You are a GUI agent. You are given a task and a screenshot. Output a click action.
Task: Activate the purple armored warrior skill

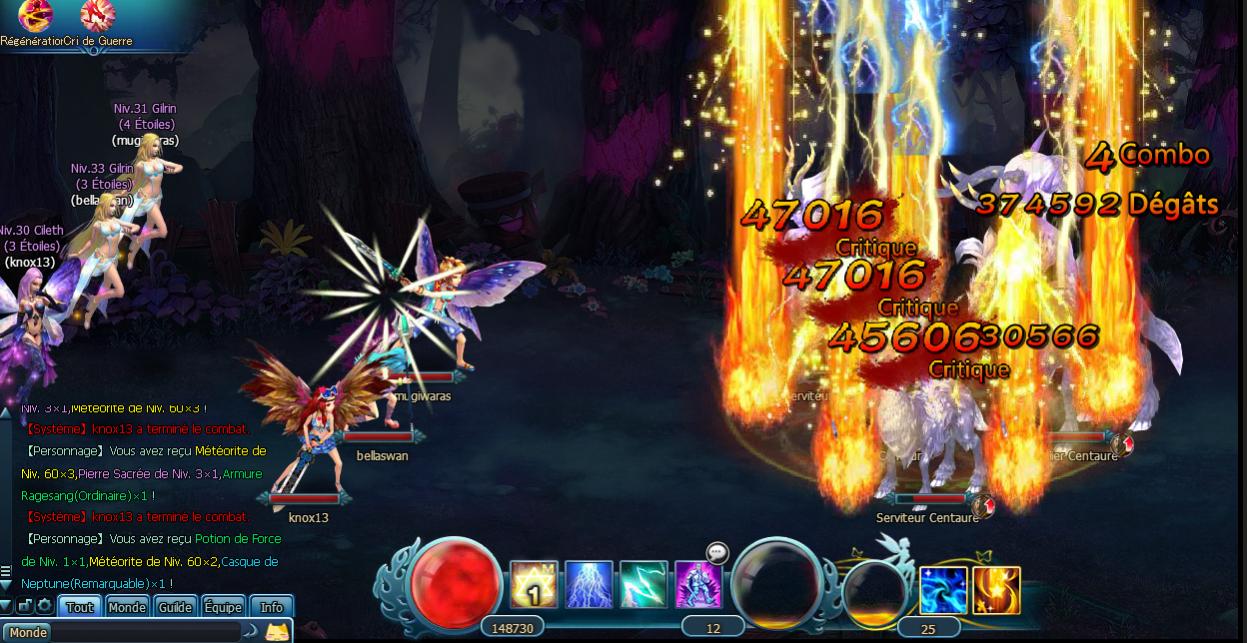point(698,585)
